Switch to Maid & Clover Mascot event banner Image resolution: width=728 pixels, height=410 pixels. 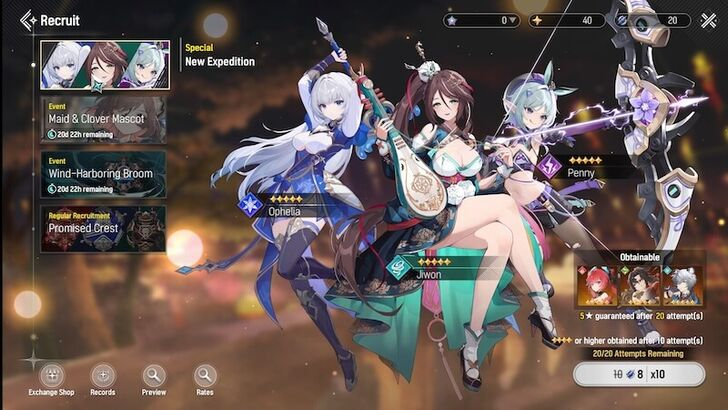[x=104, y=119]
